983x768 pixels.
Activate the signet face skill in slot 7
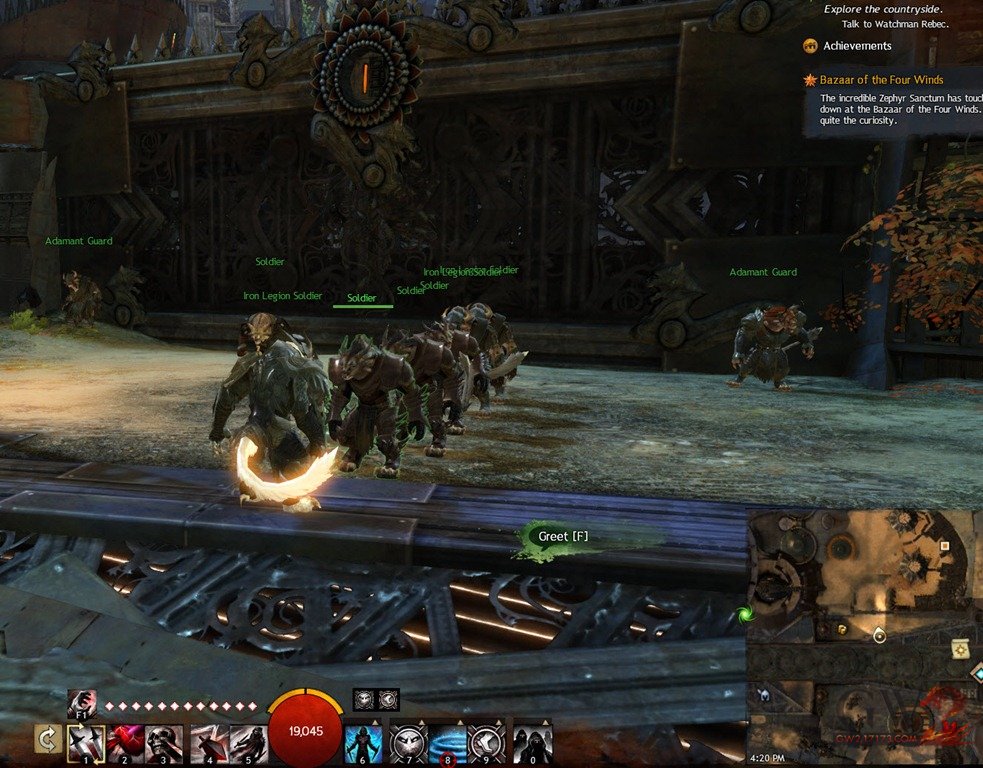[408, 745]
